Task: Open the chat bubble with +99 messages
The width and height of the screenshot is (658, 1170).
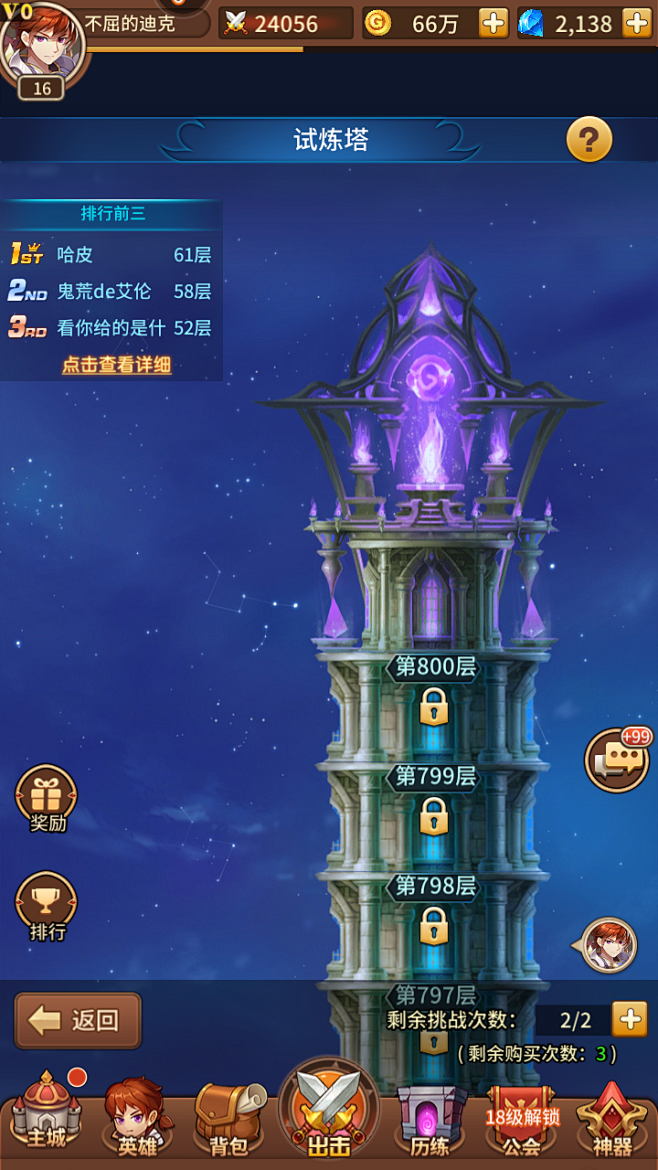Action: 616,761
